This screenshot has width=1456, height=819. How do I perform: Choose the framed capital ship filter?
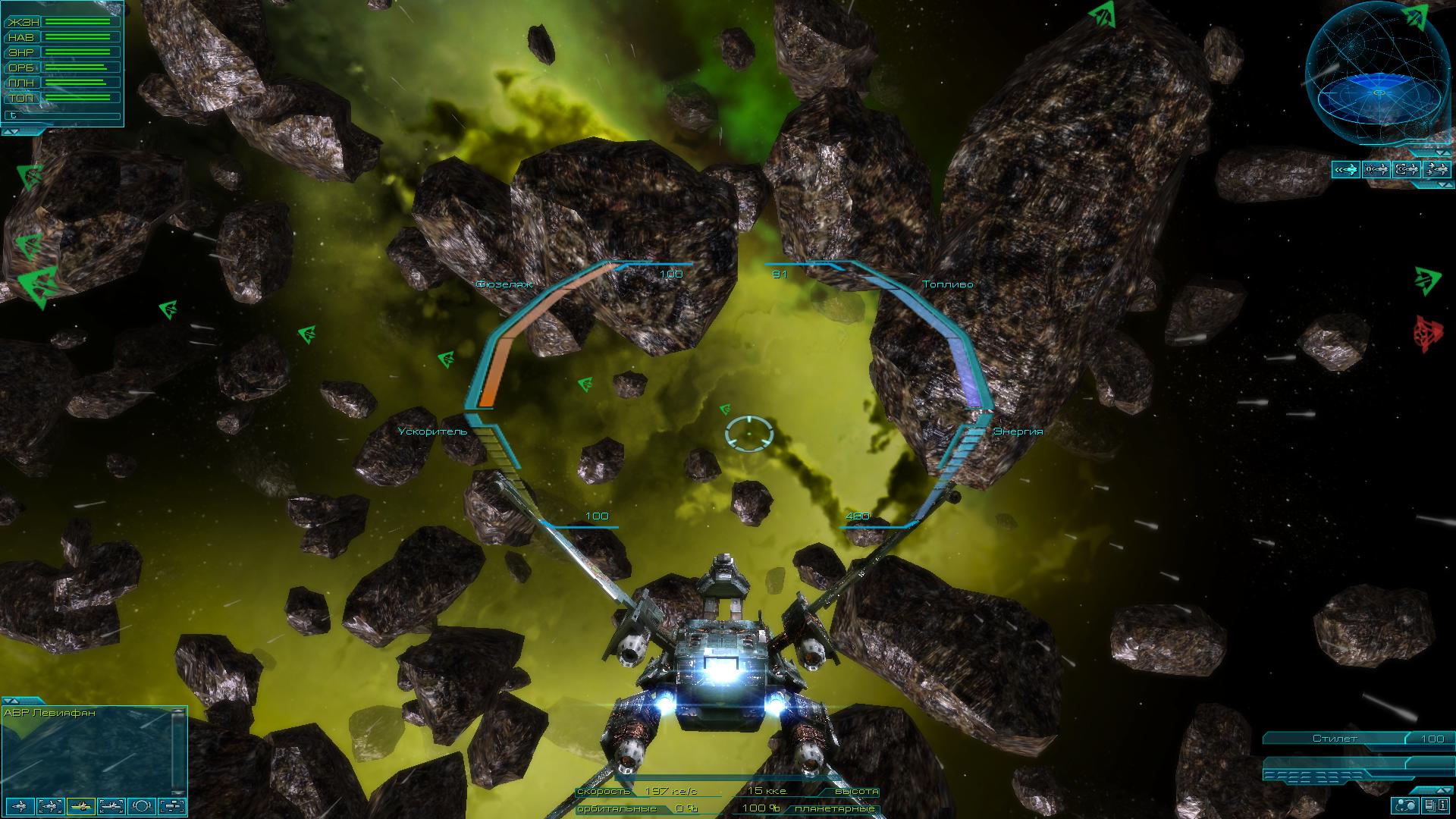point(111,805)
